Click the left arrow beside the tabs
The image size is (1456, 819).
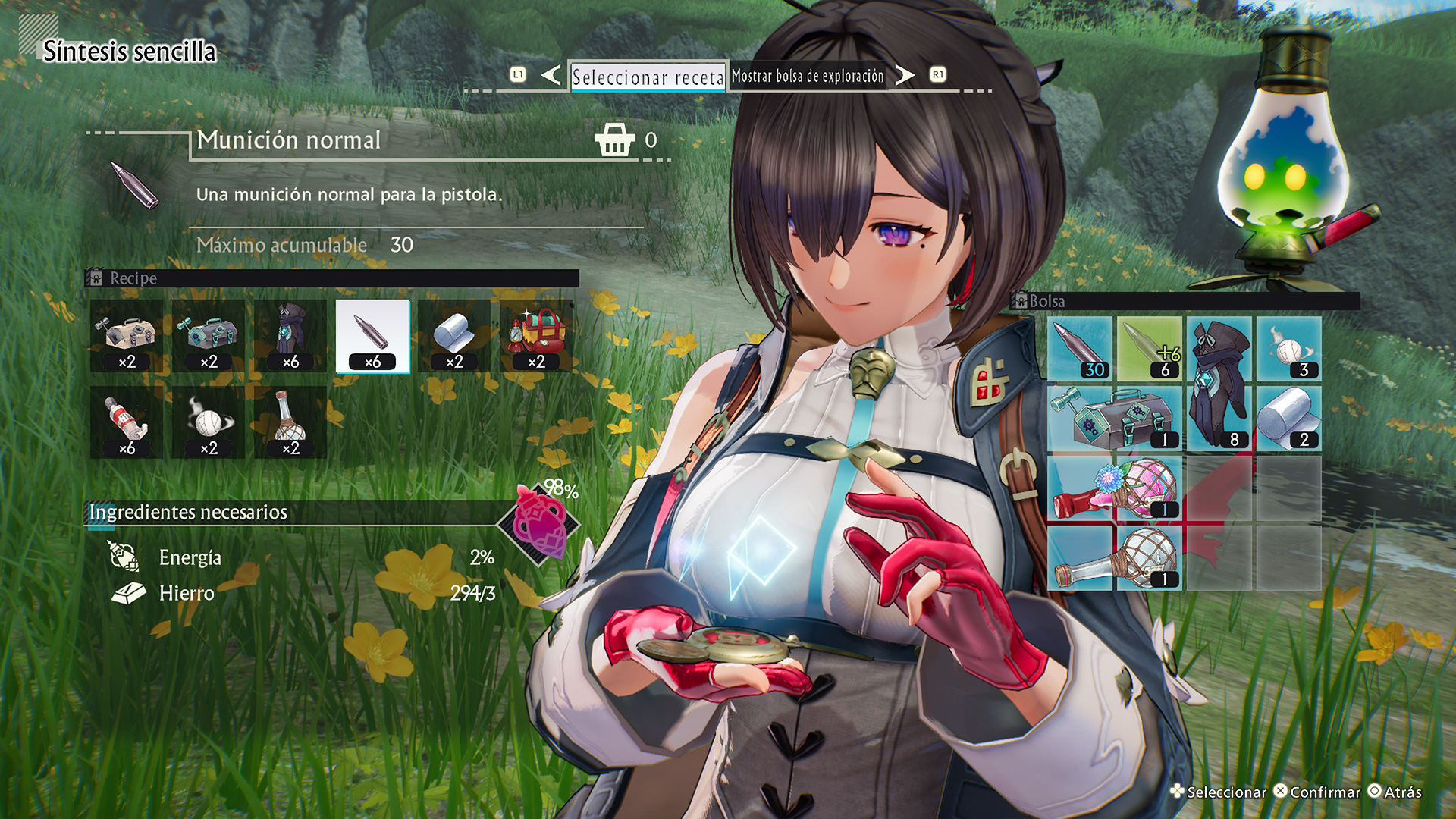coord(551,75)
